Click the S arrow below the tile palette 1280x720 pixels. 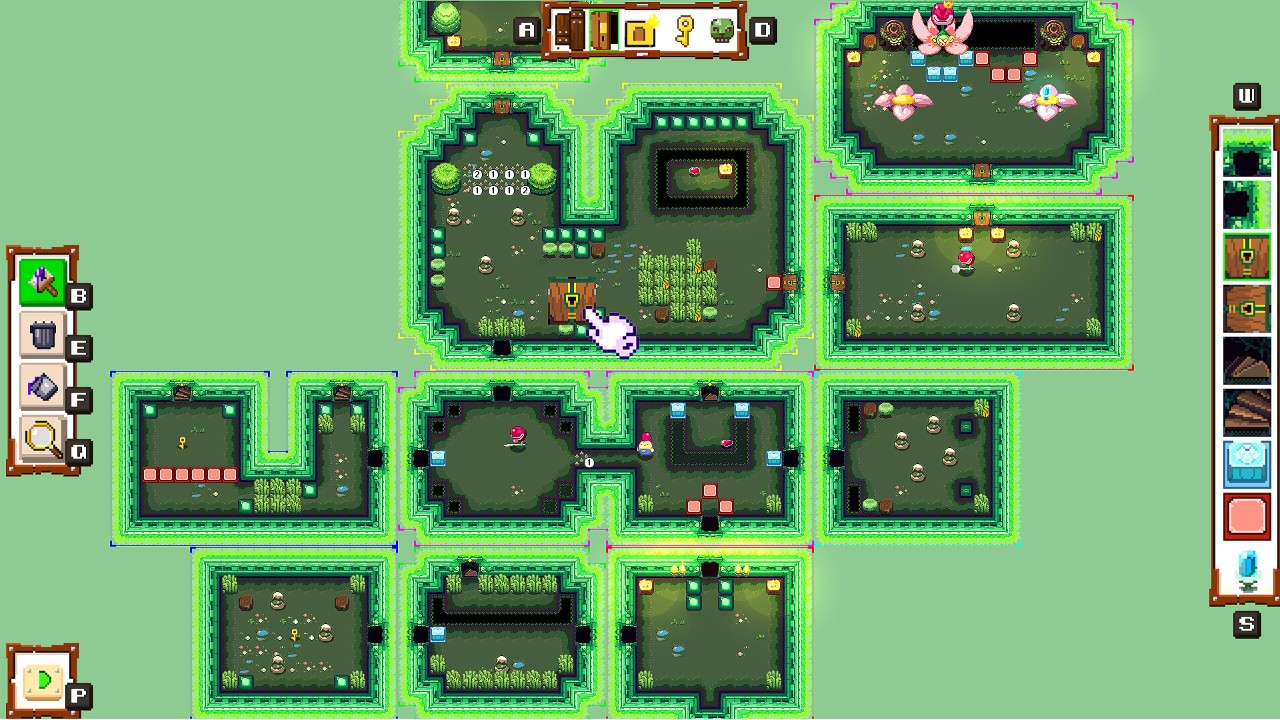pos(1245,624)
